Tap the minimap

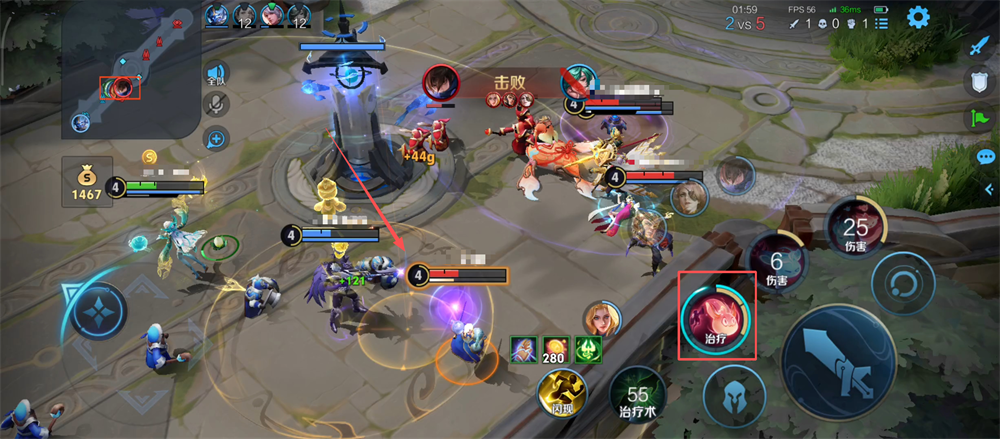click(130, 70)
